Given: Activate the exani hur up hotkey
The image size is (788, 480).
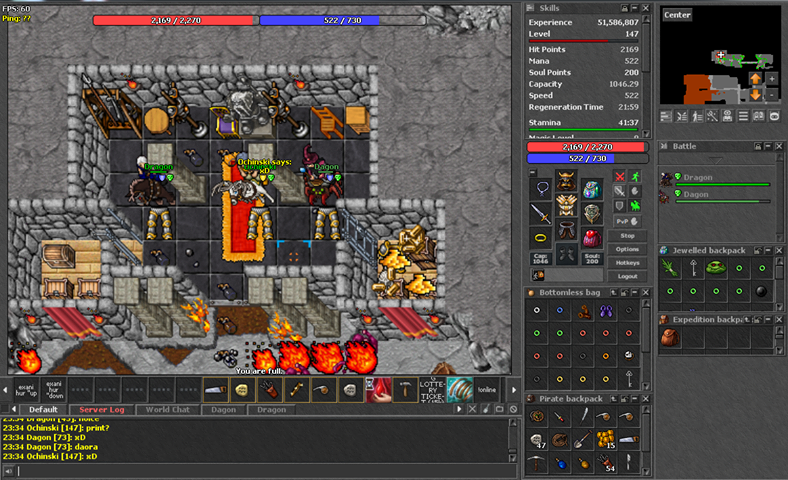Looking at the screenshot, I should [x=27, y=390].
